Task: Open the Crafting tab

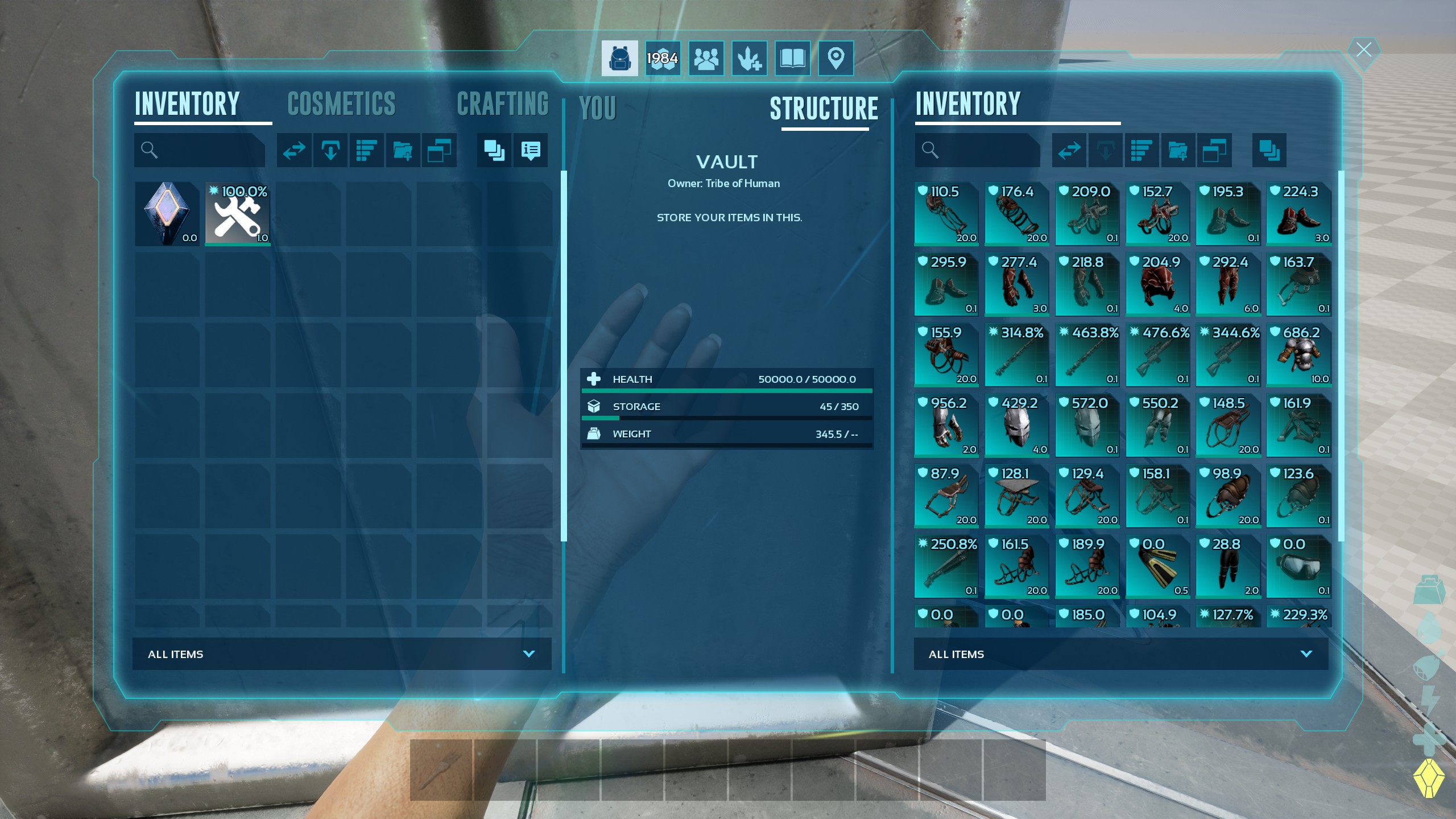Action: click(x=502, y=104)
